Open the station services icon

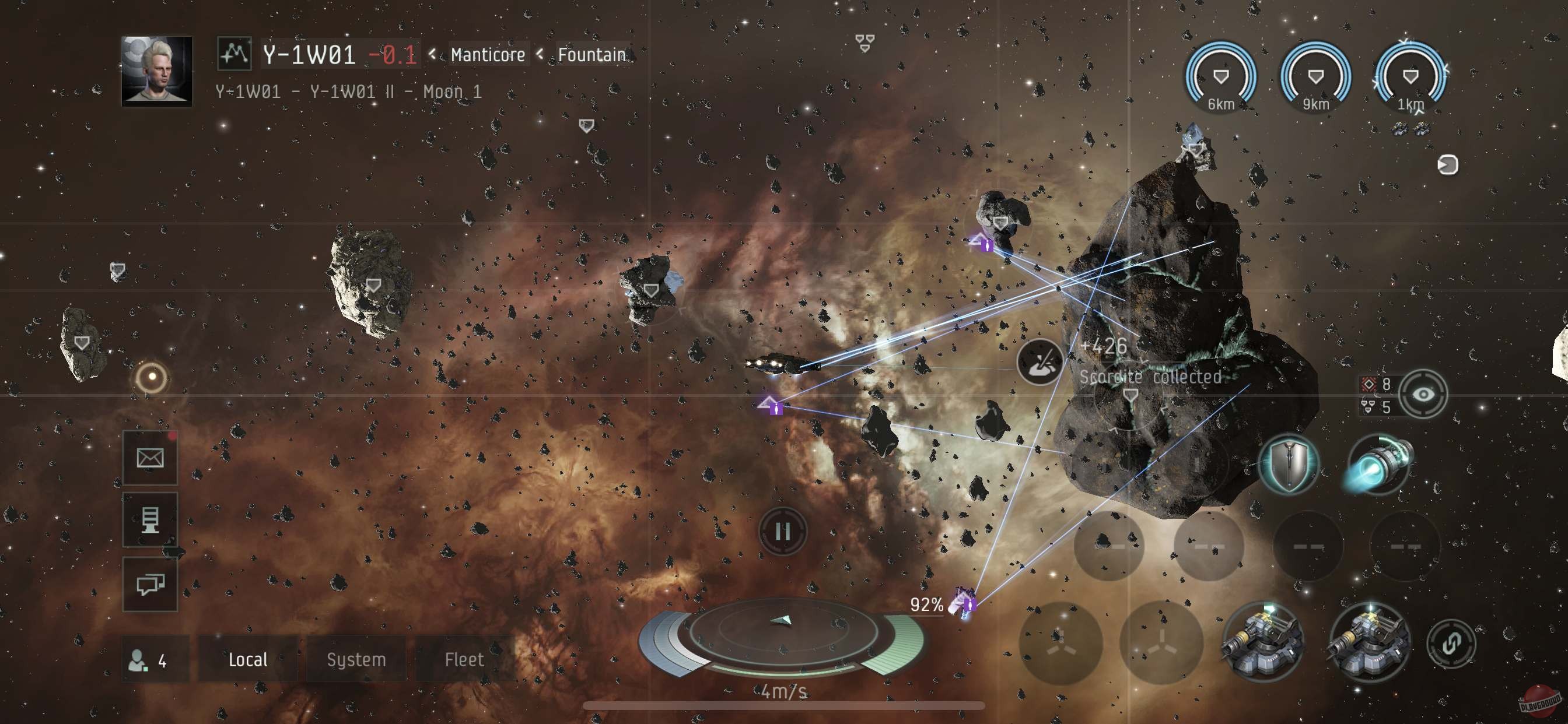click(150, 521)
